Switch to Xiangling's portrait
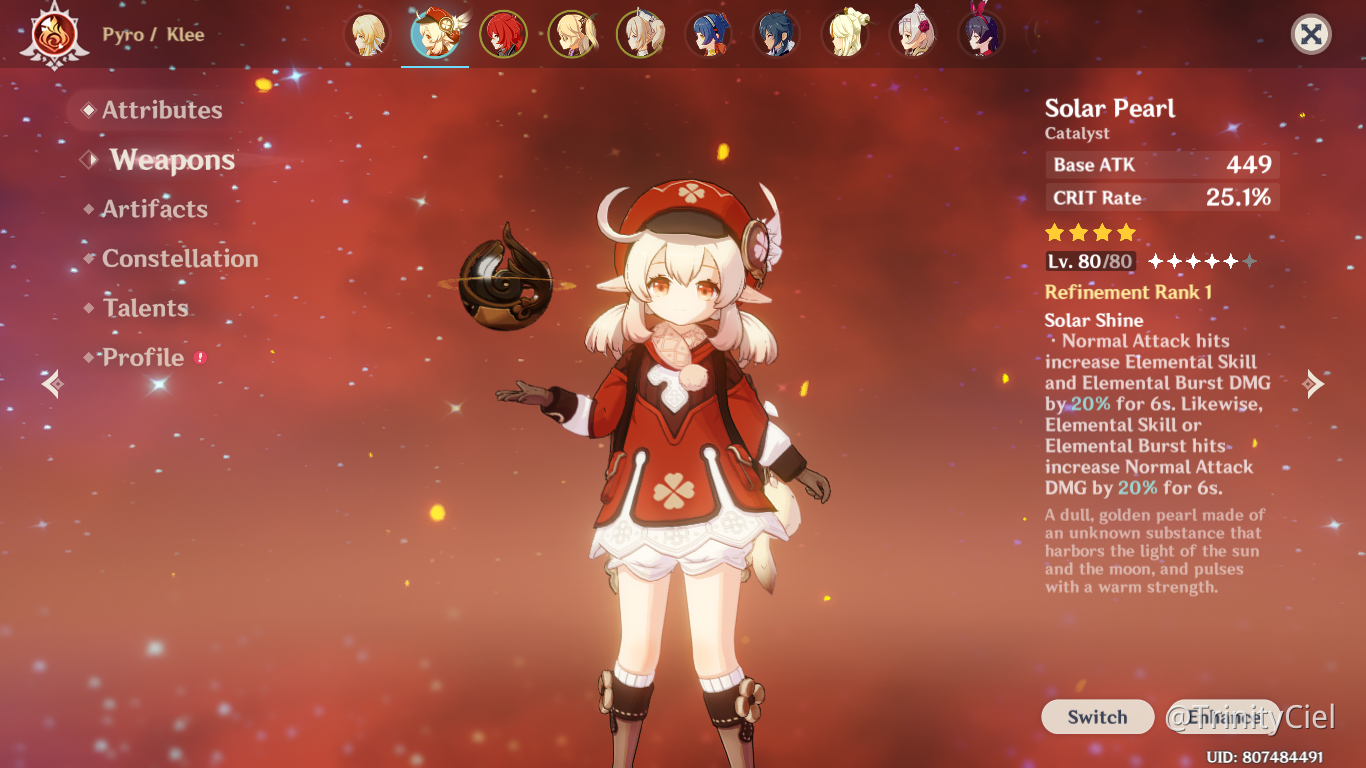This screenshot has width=1366, height=768. (708, 34)
